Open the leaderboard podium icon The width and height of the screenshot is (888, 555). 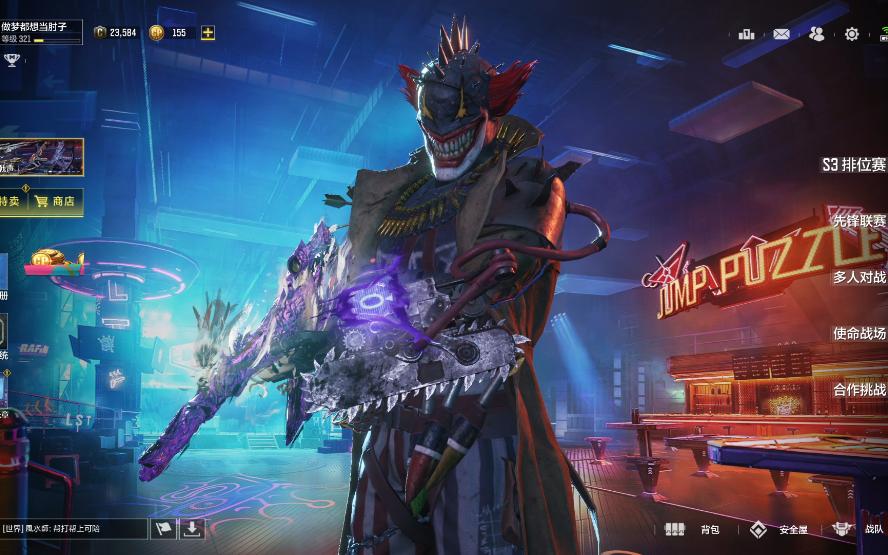tap(746, 34)
